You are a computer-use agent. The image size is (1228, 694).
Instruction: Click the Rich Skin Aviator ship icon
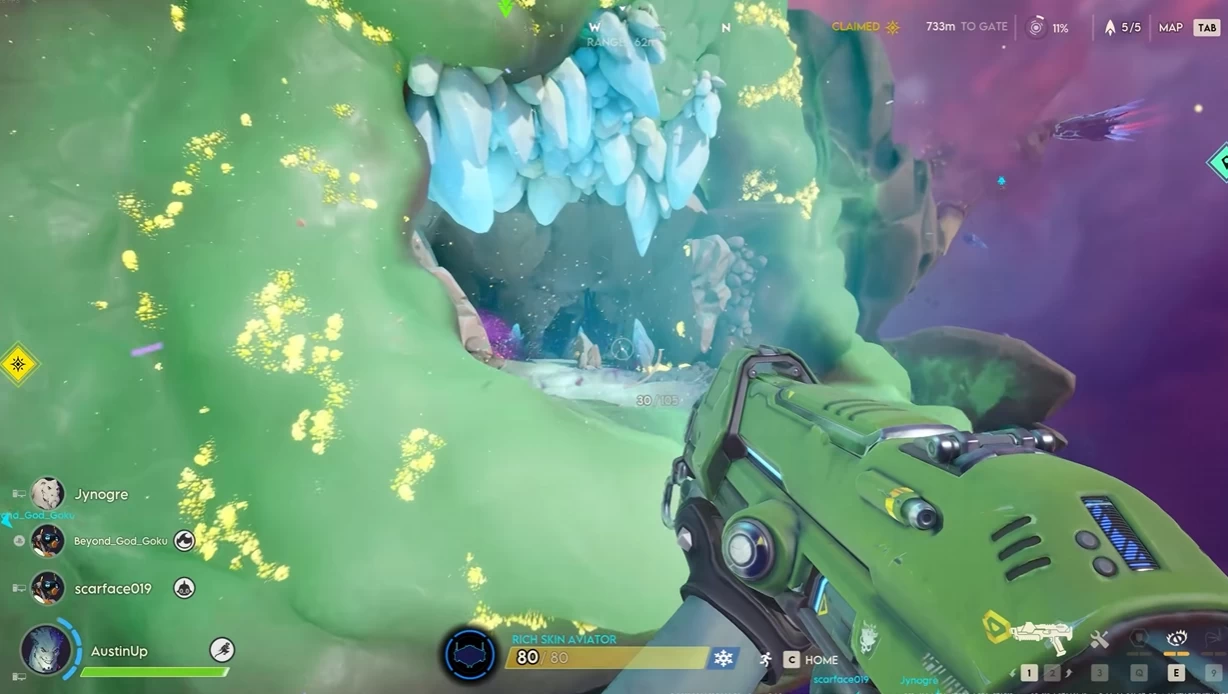pos(469,655)
